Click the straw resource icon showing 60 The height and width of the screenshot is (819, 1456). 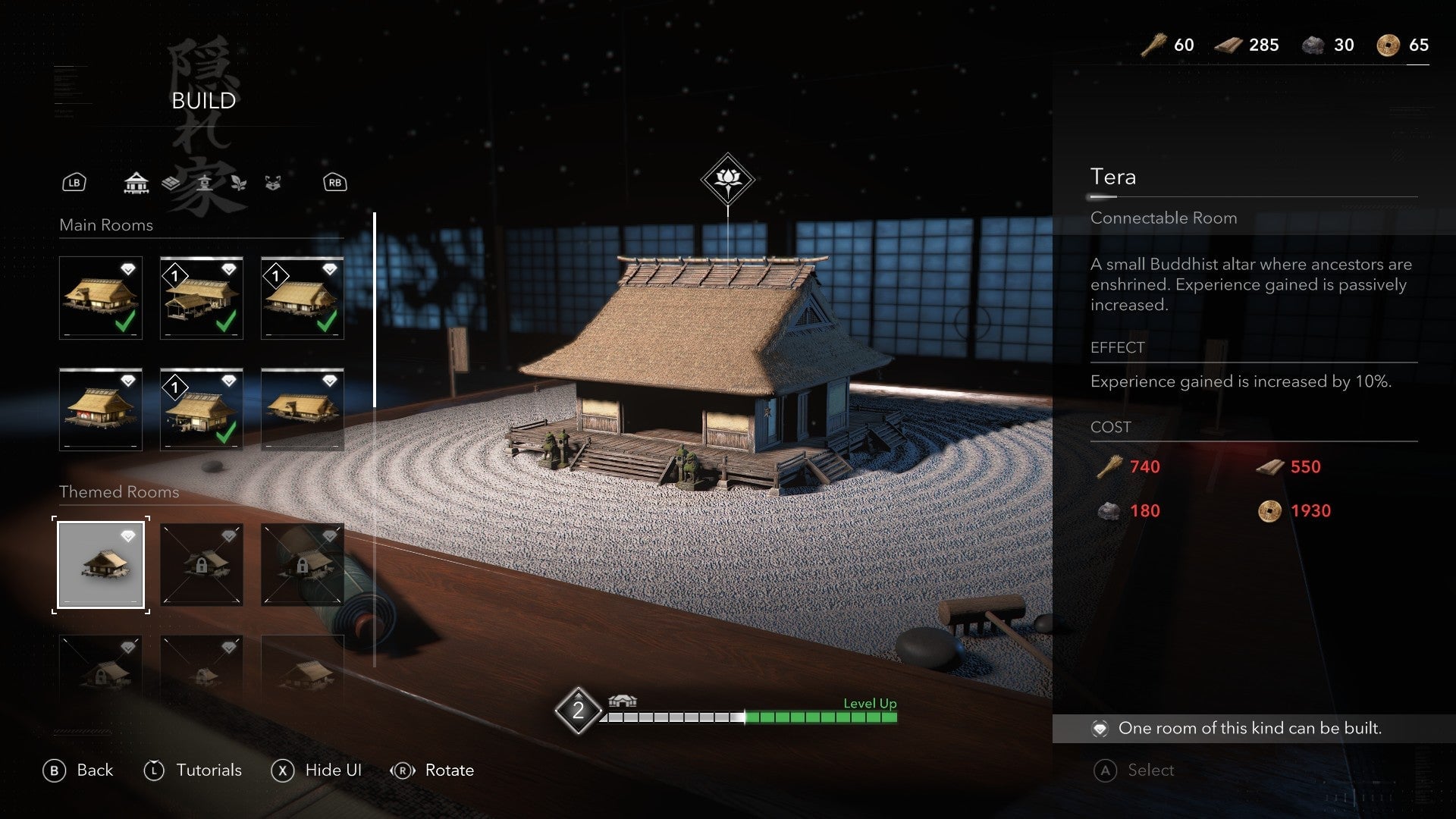pyautogui.click(x=1152, y=45)
